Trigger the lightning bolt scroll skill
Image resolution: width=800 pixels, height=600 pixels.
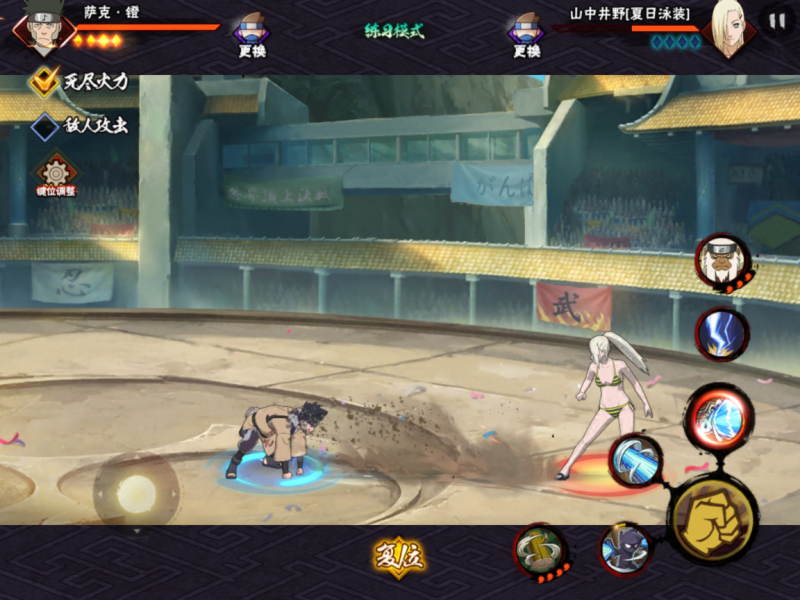[x=722, y=334]
